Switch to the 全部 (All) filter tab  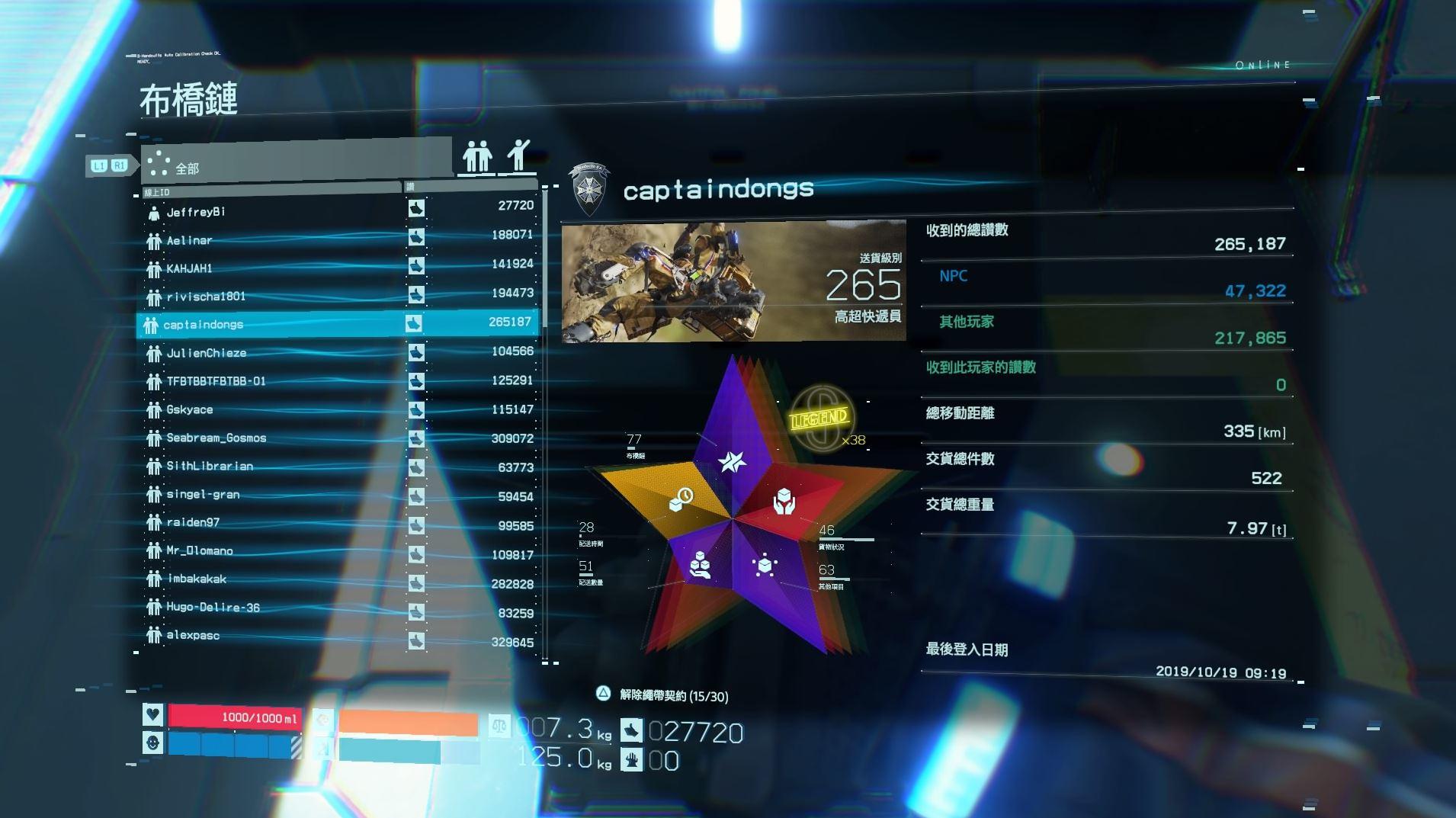[x=296, y=162]
